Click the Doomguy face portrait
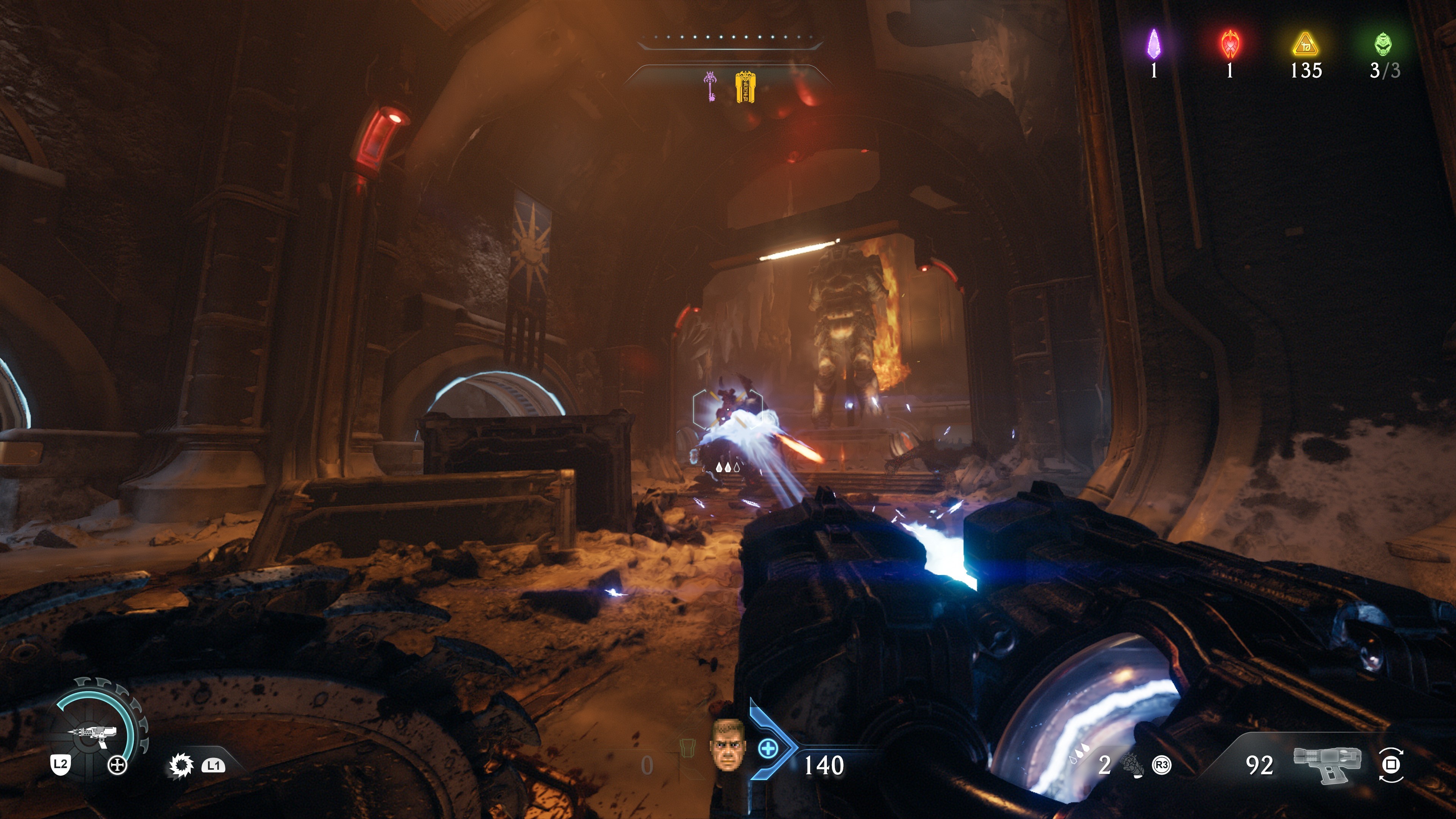The height and width of the screenshot is (819, 1456). point(728,745)
